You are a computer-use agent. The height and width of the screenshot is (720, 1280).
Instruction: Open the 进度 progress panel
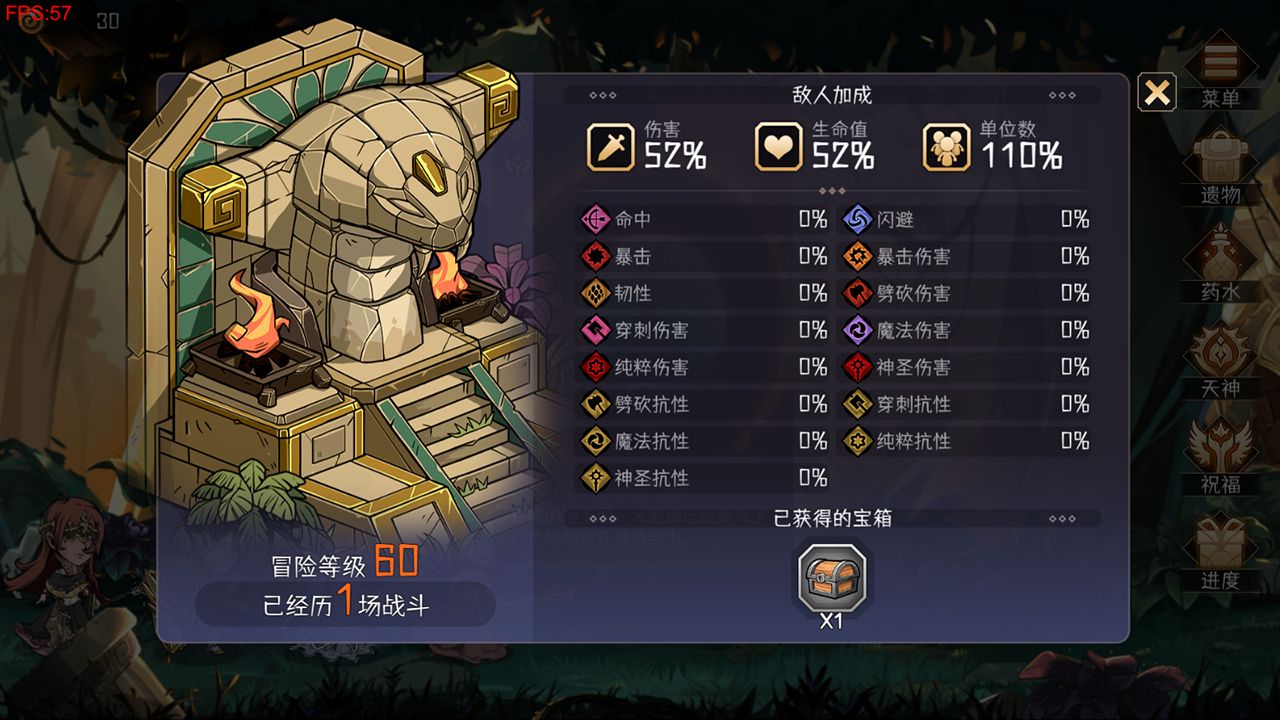(1221, 545)
